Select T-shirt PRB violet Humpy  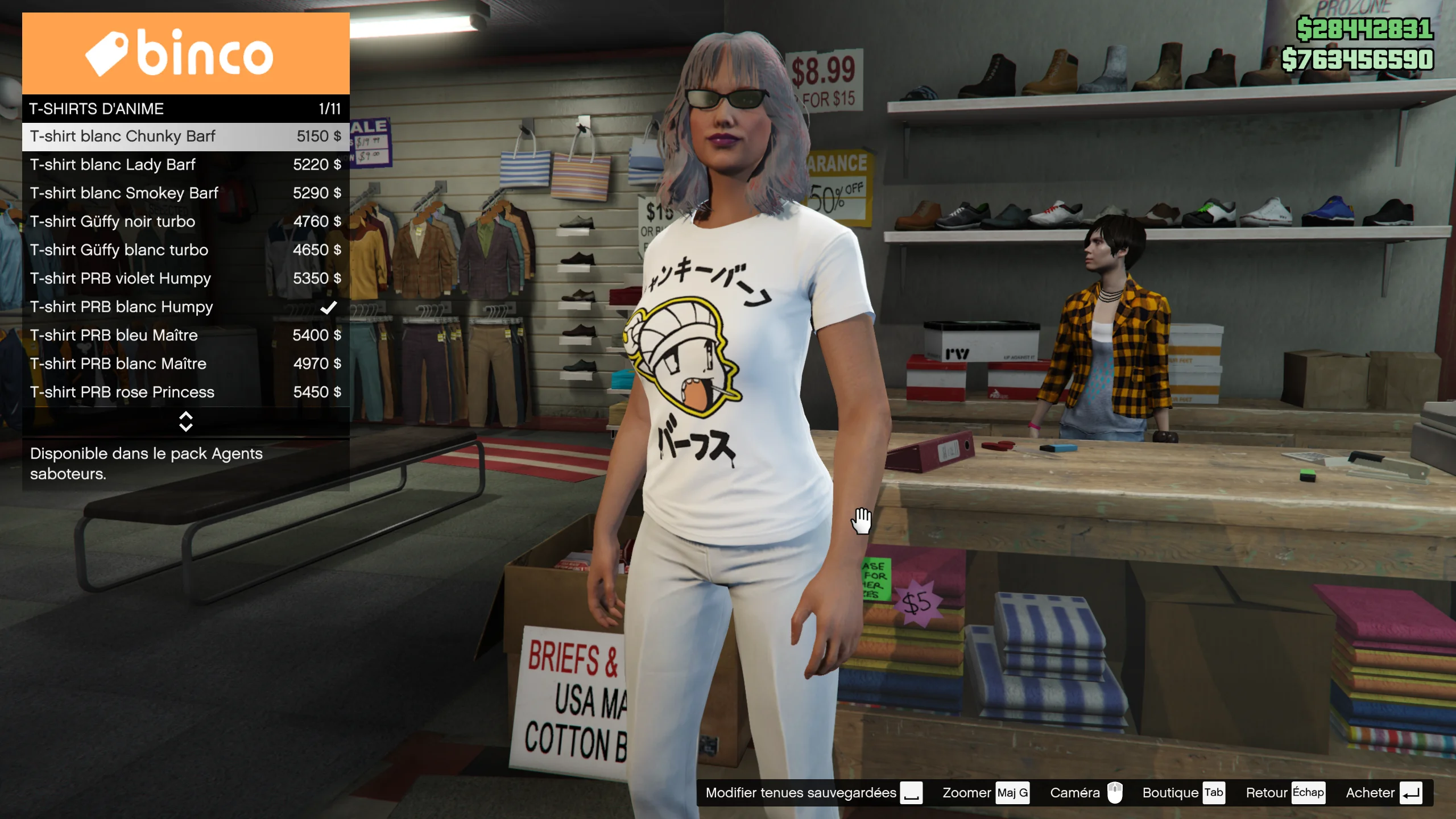[185, 279]
